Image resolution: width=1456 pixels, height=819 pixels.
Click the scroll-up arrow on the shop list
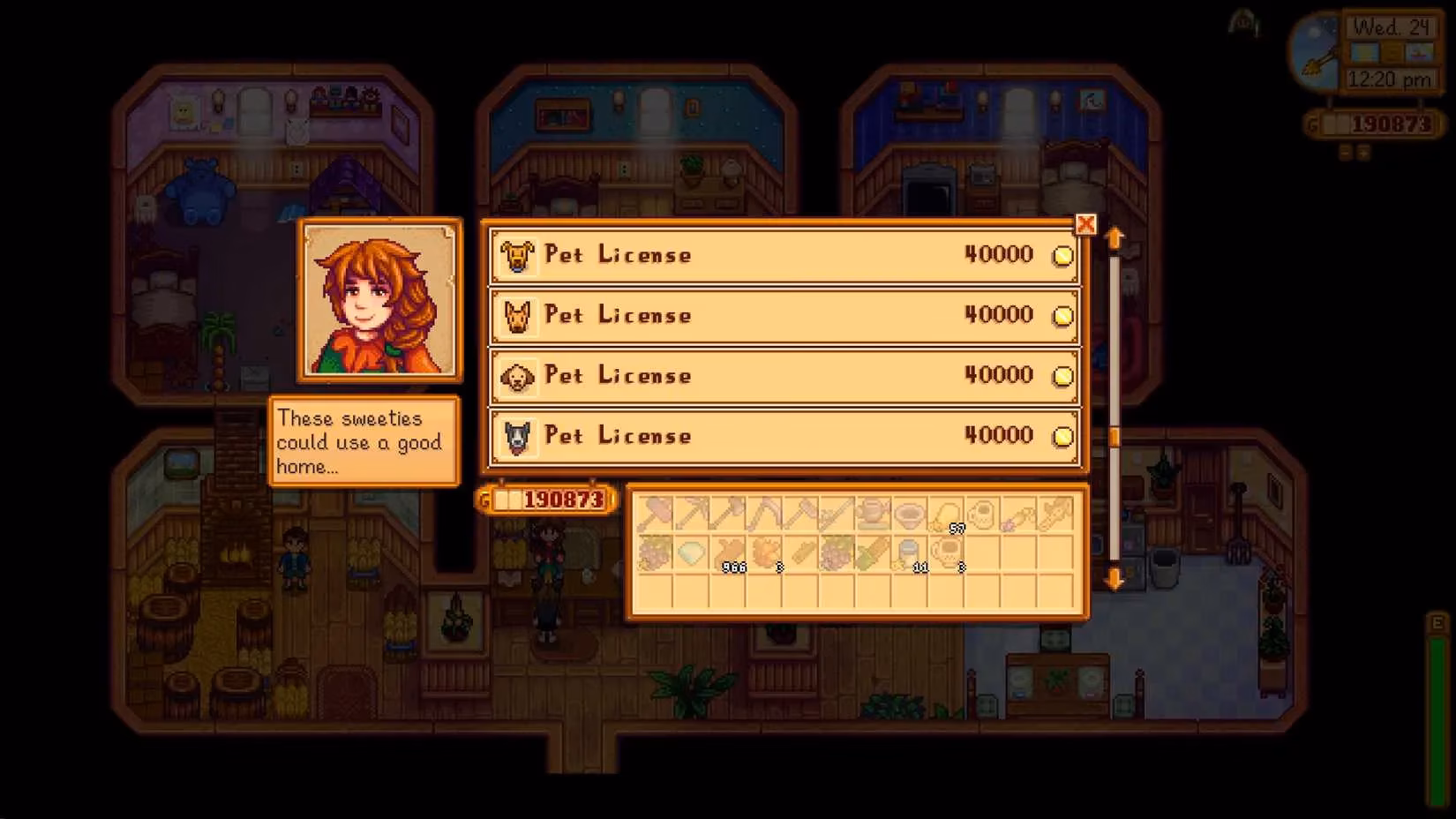tap(1115, 237)
